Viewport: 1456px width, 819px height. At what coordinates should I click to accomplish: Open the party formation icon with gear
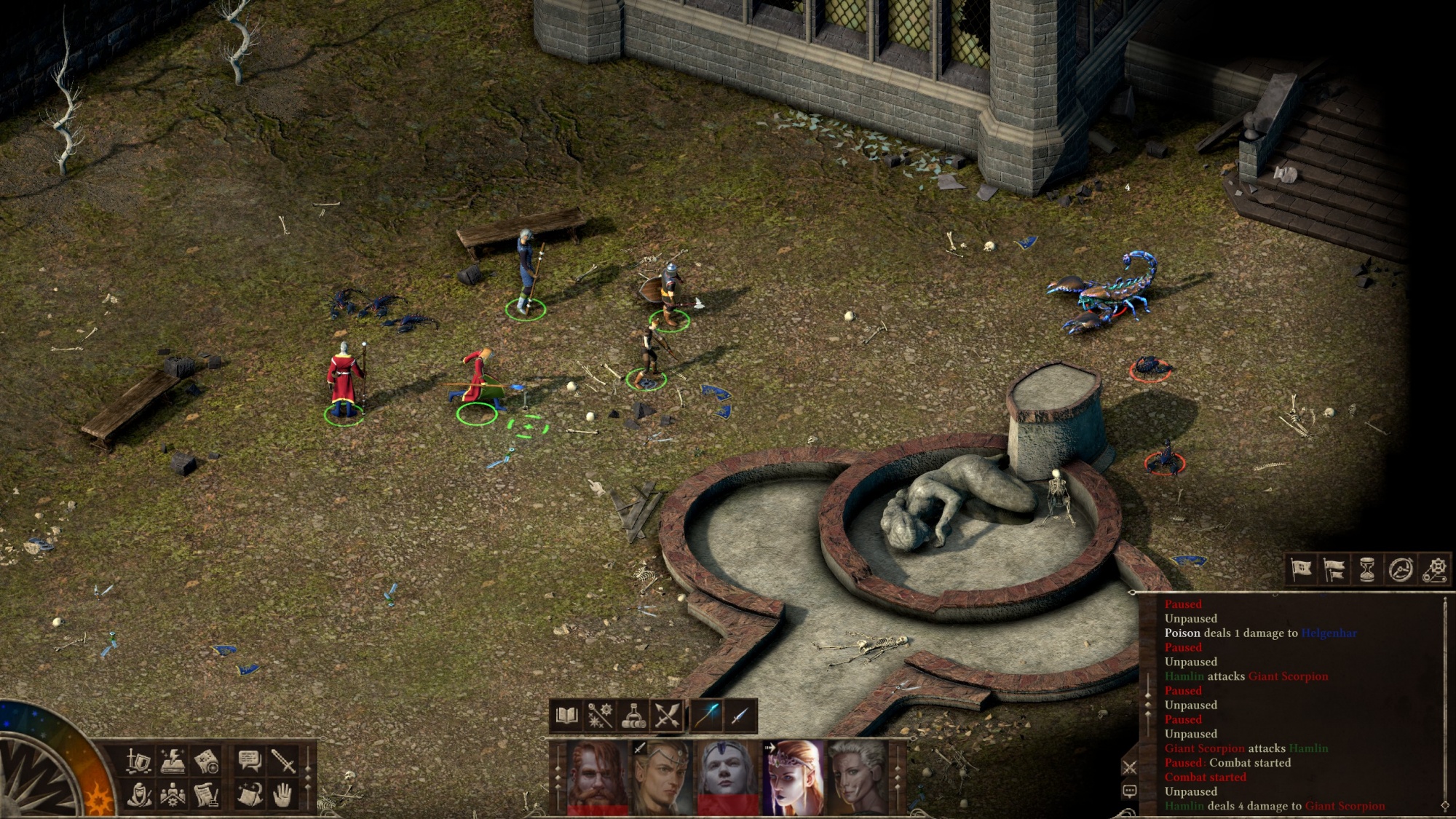tap(173, 795)
